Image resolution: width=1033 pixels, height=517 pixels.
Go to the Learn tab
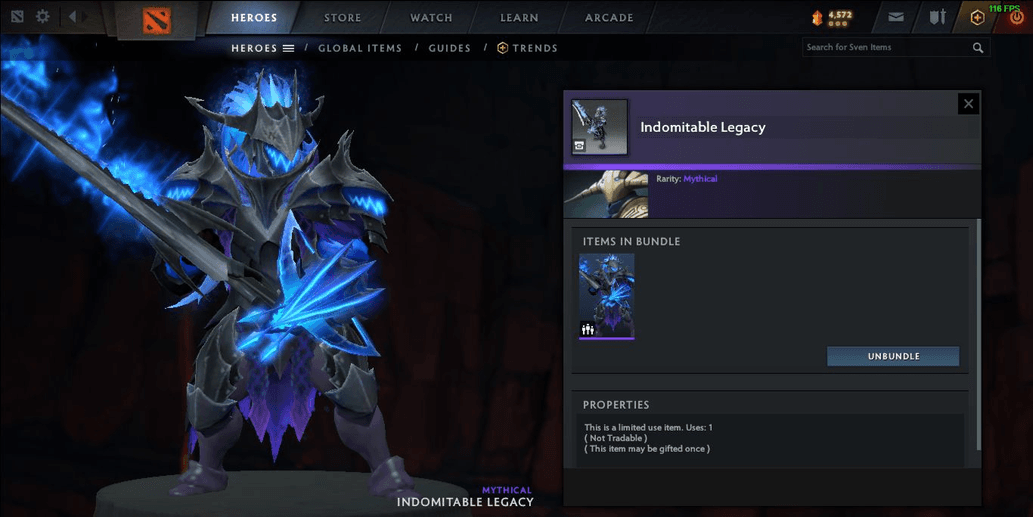click(x=519, y=17)
